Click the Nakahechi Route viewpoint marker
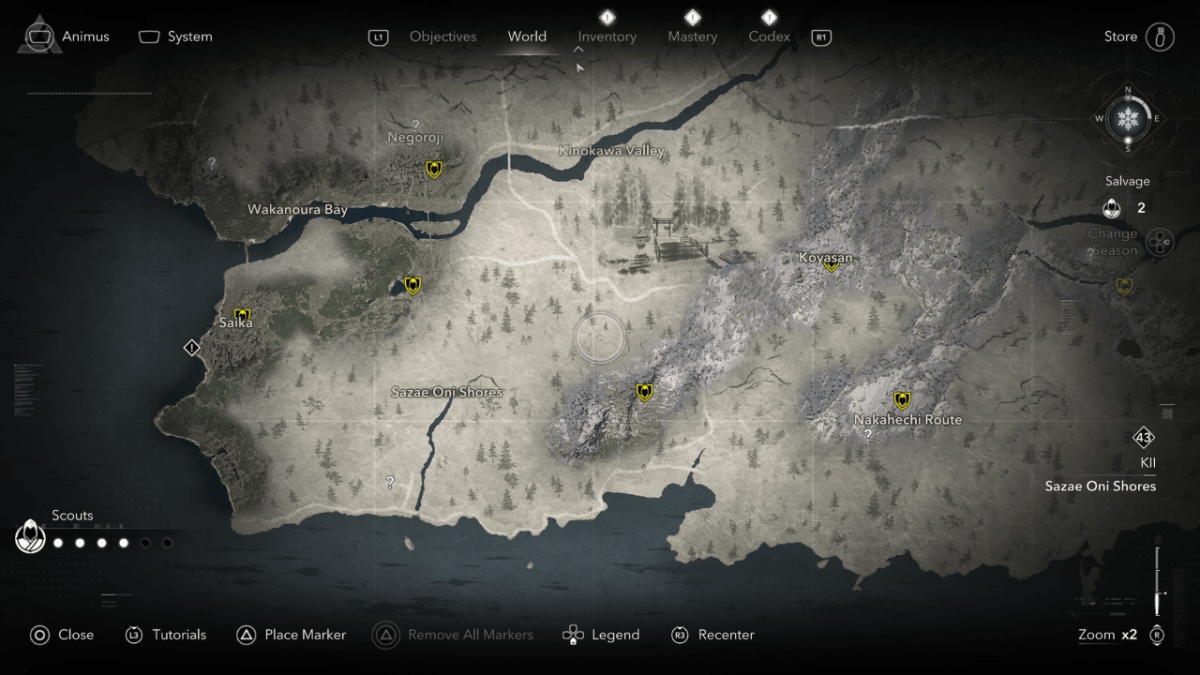The height and width of the screenshot is (675, 1200). (x=902, y=400)
